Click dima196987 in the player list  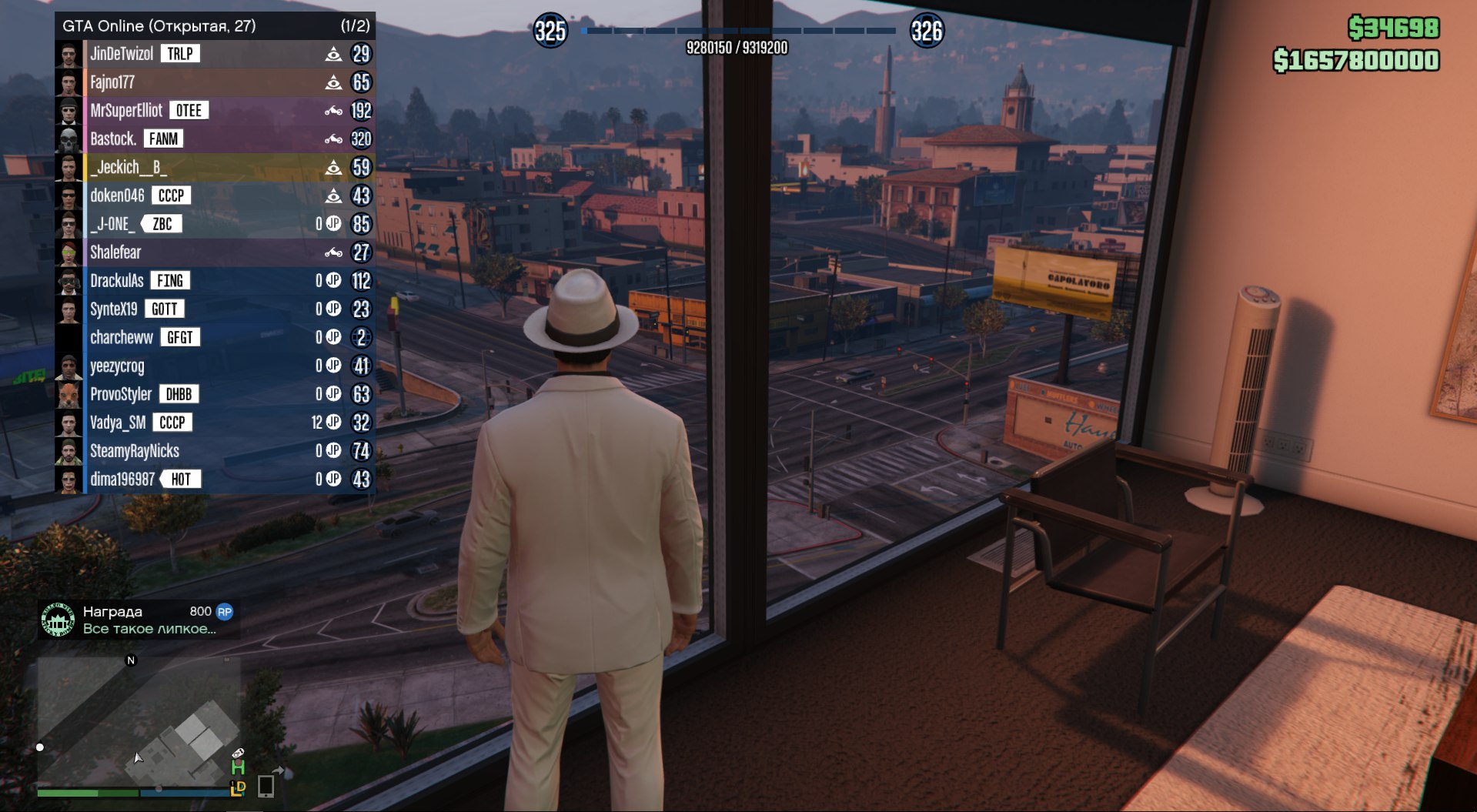point(122,480)
